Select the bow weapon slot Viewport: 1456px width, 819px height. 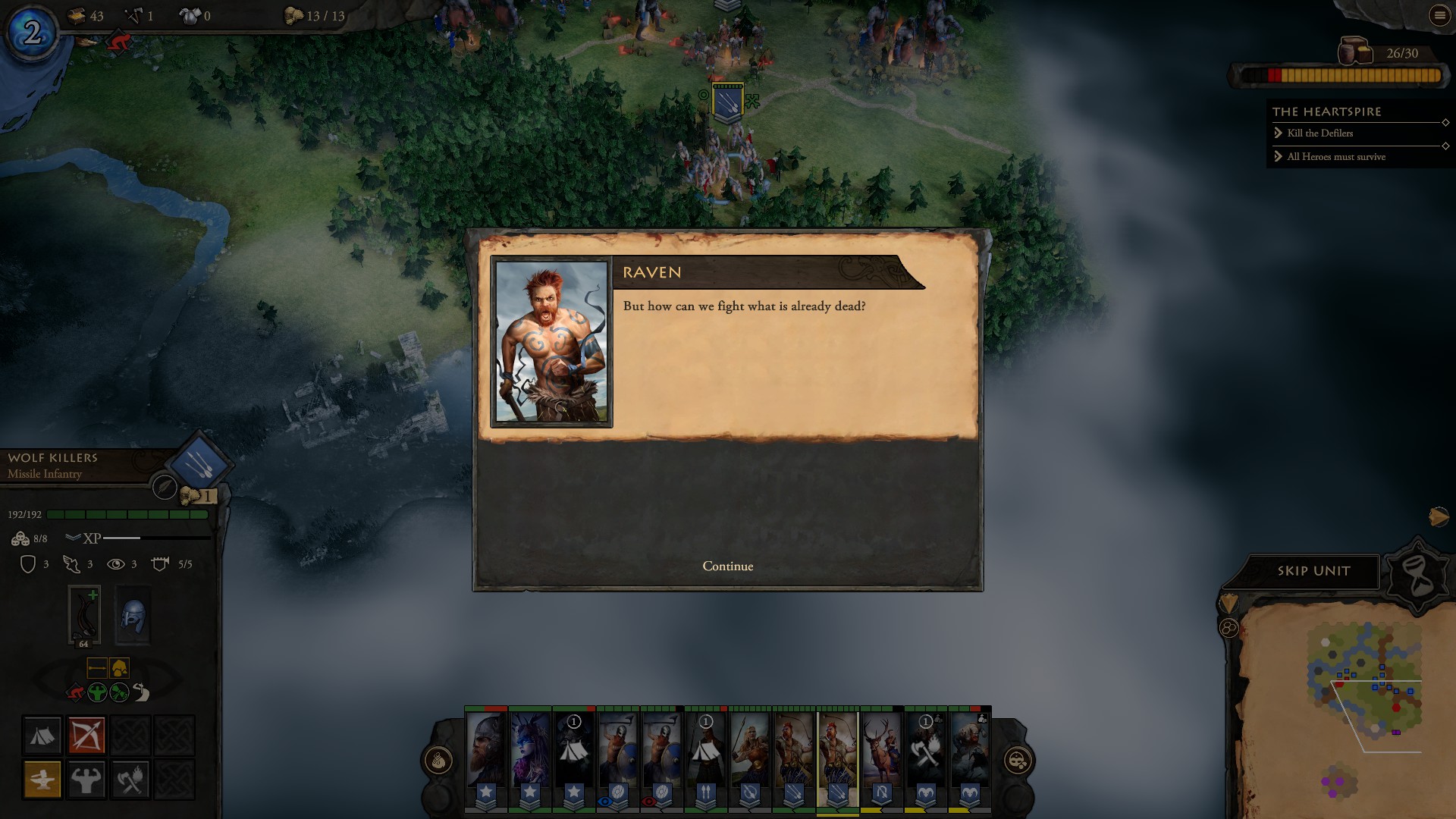pos(84,615)
